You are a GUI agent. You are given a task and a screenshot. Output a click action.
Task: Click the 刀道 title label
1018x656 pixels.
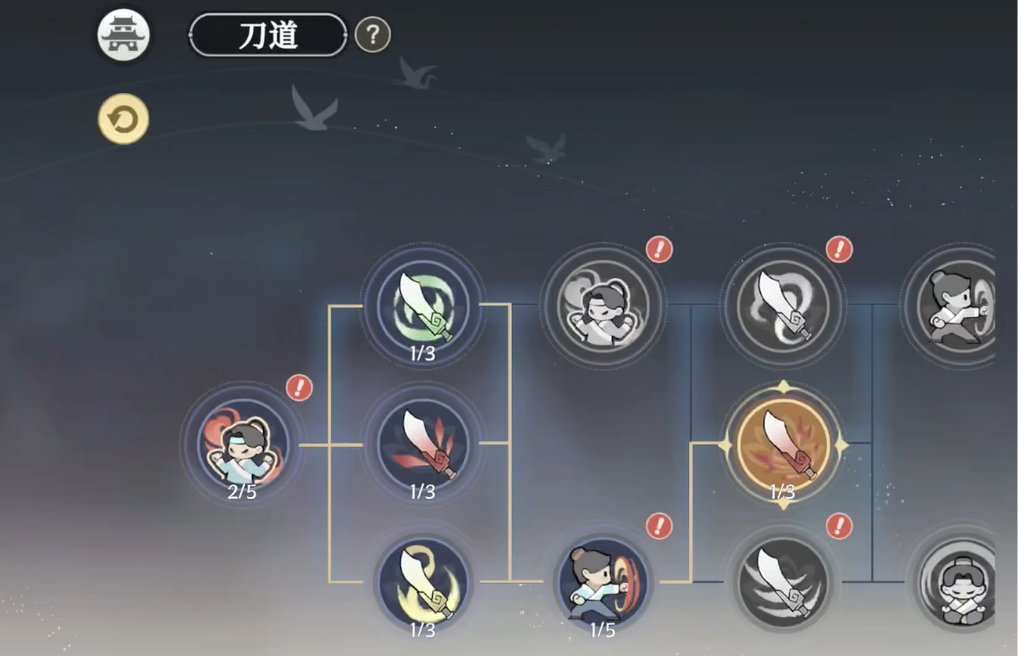point(268,35)
